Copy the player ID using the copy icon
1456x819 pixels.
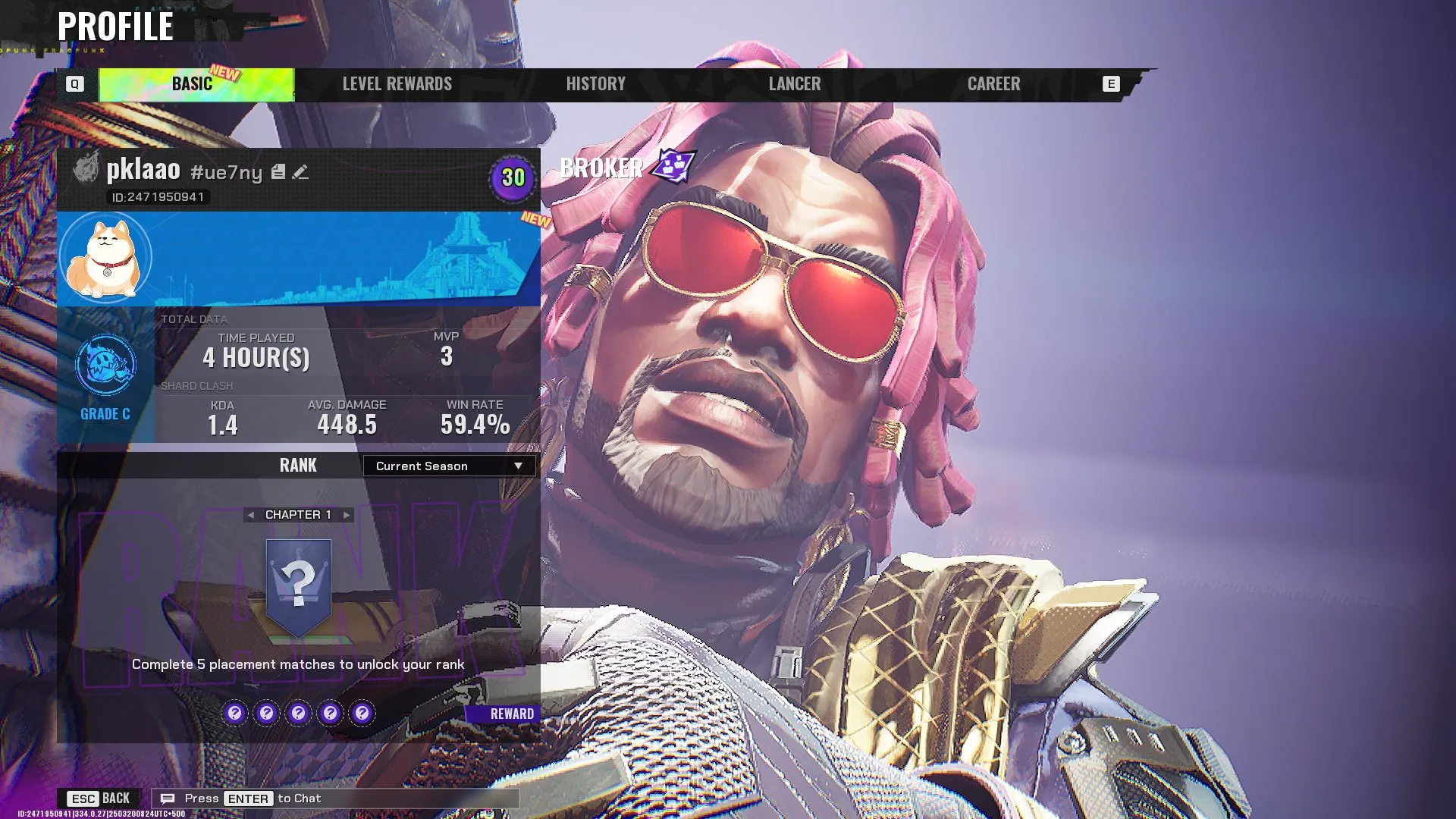tap(277, 172)
